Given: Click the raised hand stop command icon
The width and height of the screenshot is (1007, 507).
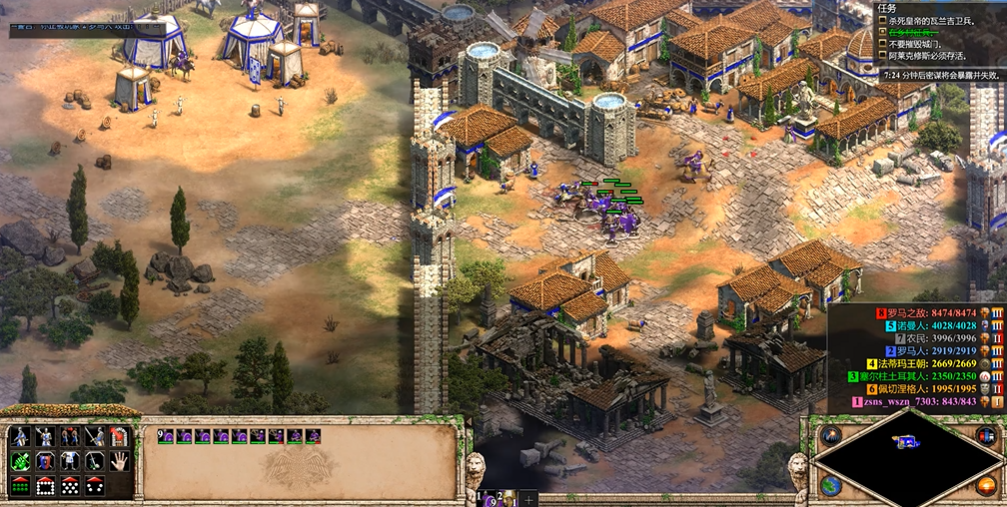Looking at the screenshot, I should tap(119, 461).
